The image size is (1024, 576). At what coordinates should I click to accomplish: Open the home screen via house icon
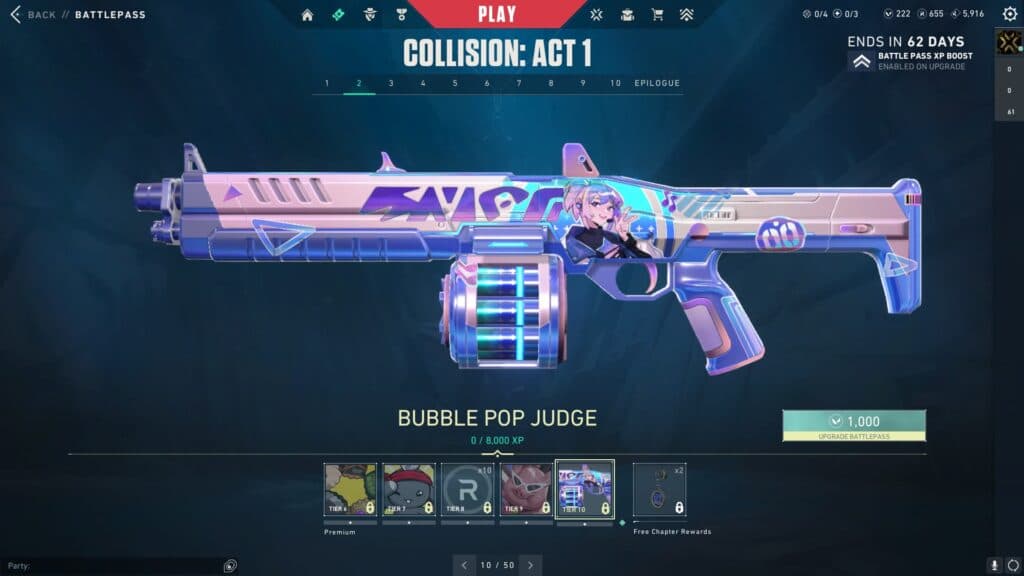(307, 15)
